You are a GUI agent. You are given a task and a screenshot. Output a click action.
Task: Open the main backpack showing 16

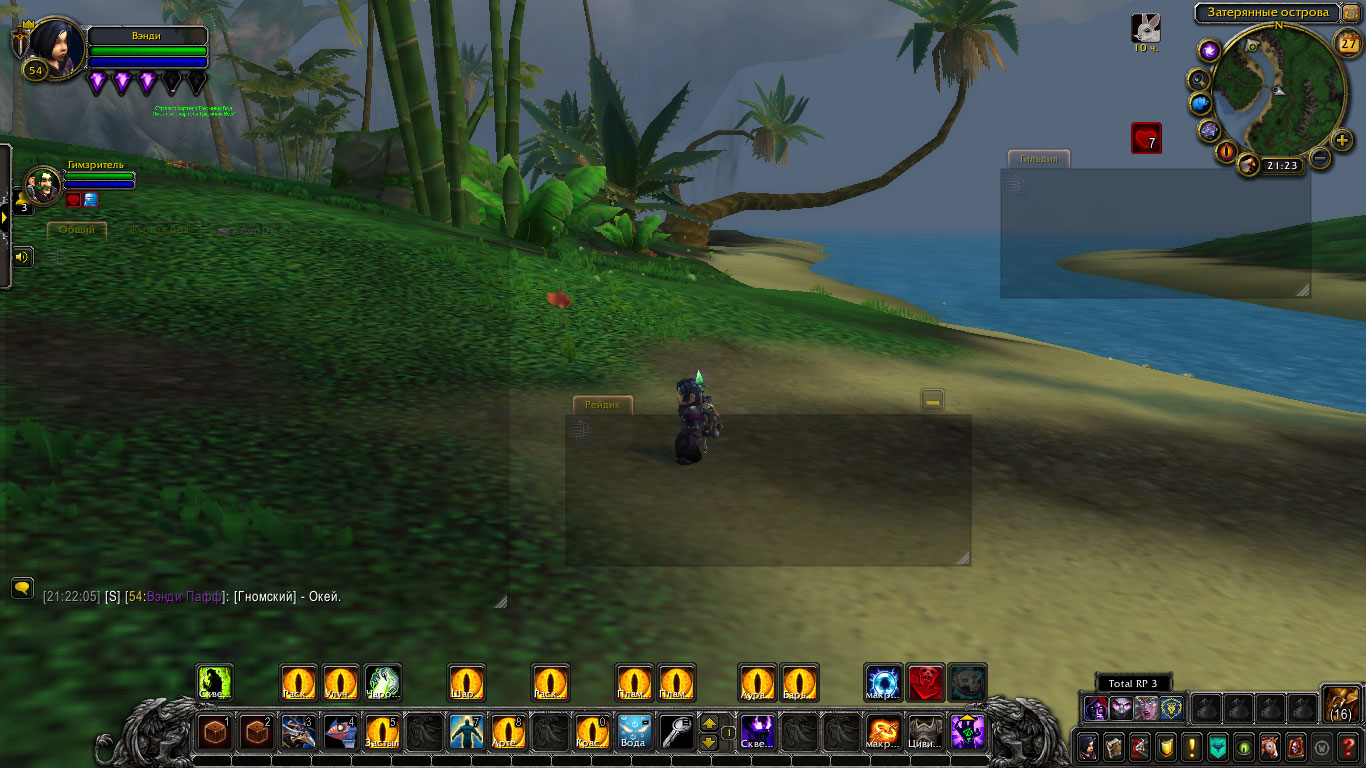click(x=1340, y=703)
